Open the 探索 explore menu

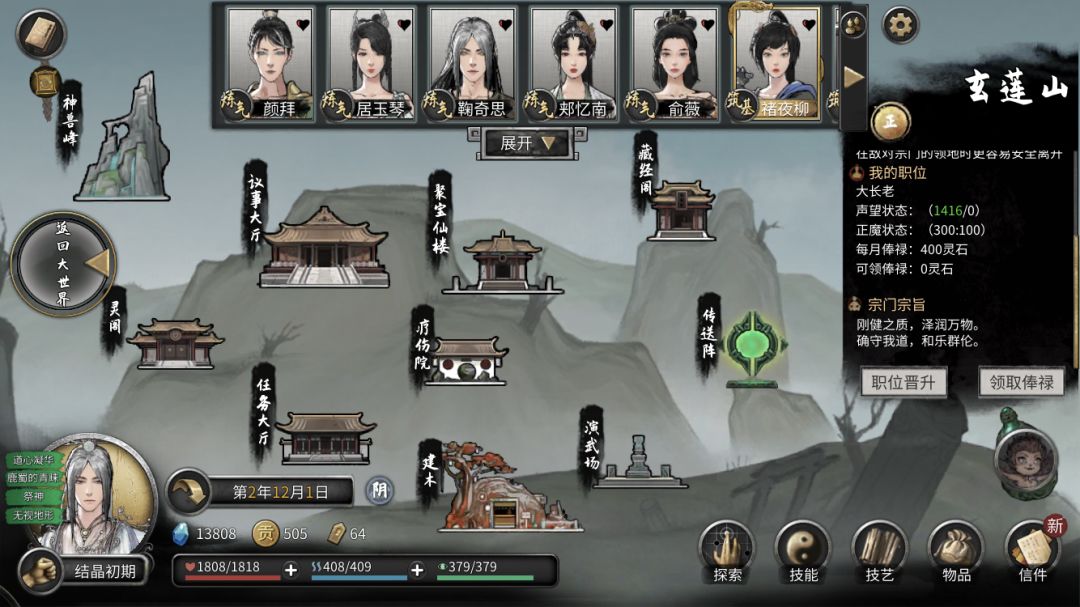[x=727, y=552]
